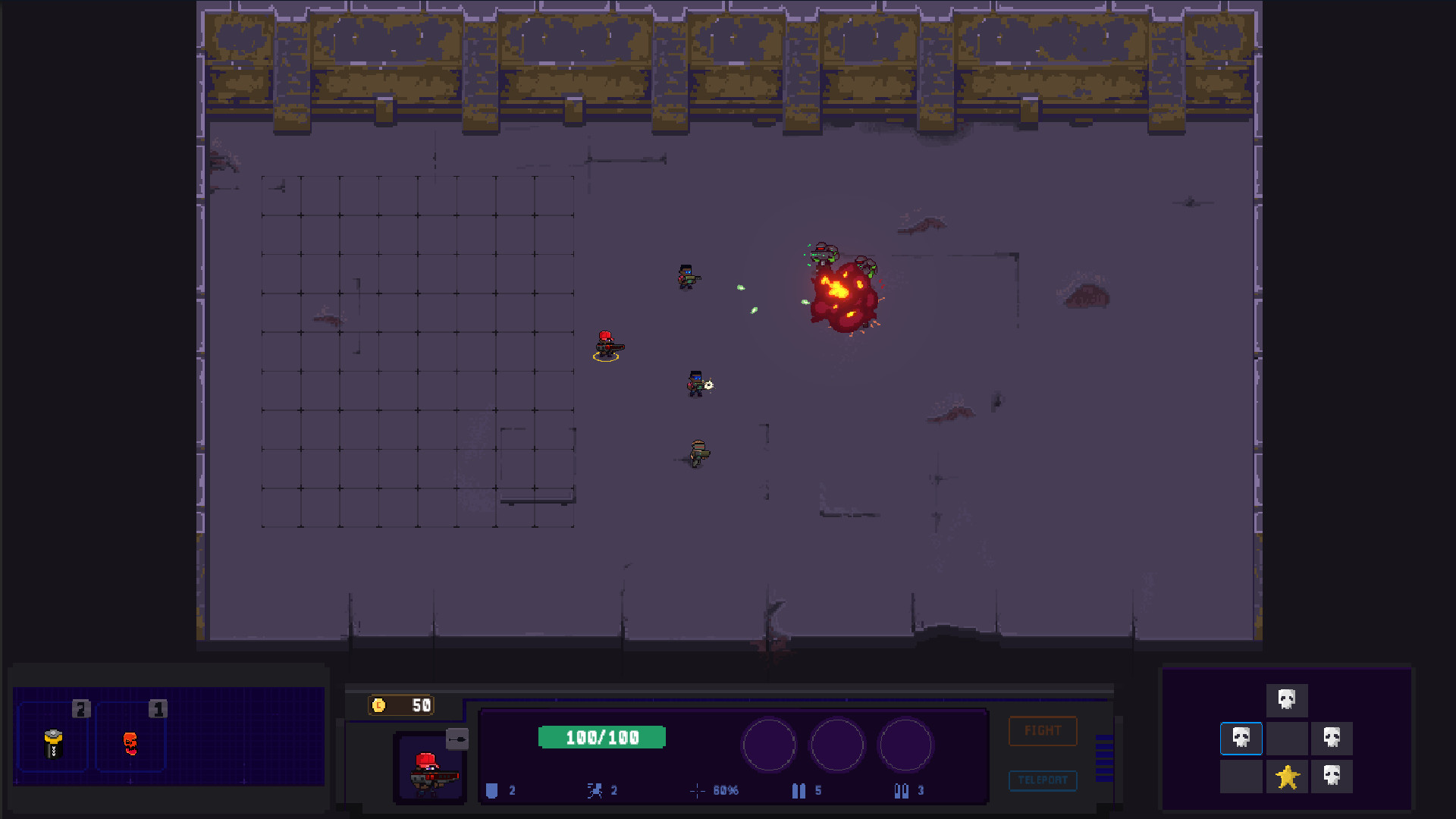1456x819 pixels.
Task: Click the weapon swap icon beside the portrait
Action: point(456,739)
